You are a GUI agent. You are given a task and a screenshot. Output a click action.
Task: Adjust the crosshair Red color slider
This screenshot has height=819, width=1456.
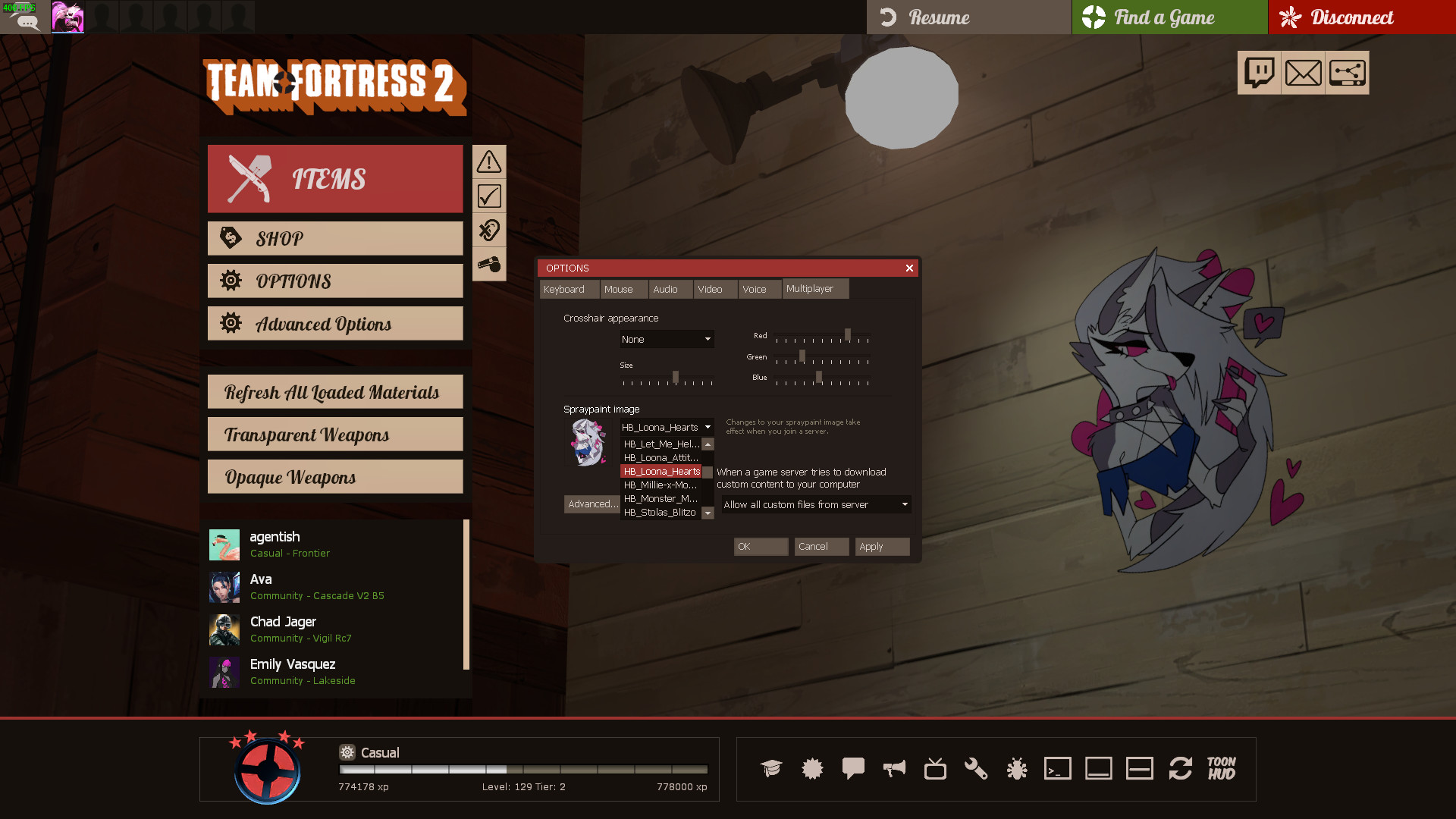pyautogui.click(x=847, y=334)
